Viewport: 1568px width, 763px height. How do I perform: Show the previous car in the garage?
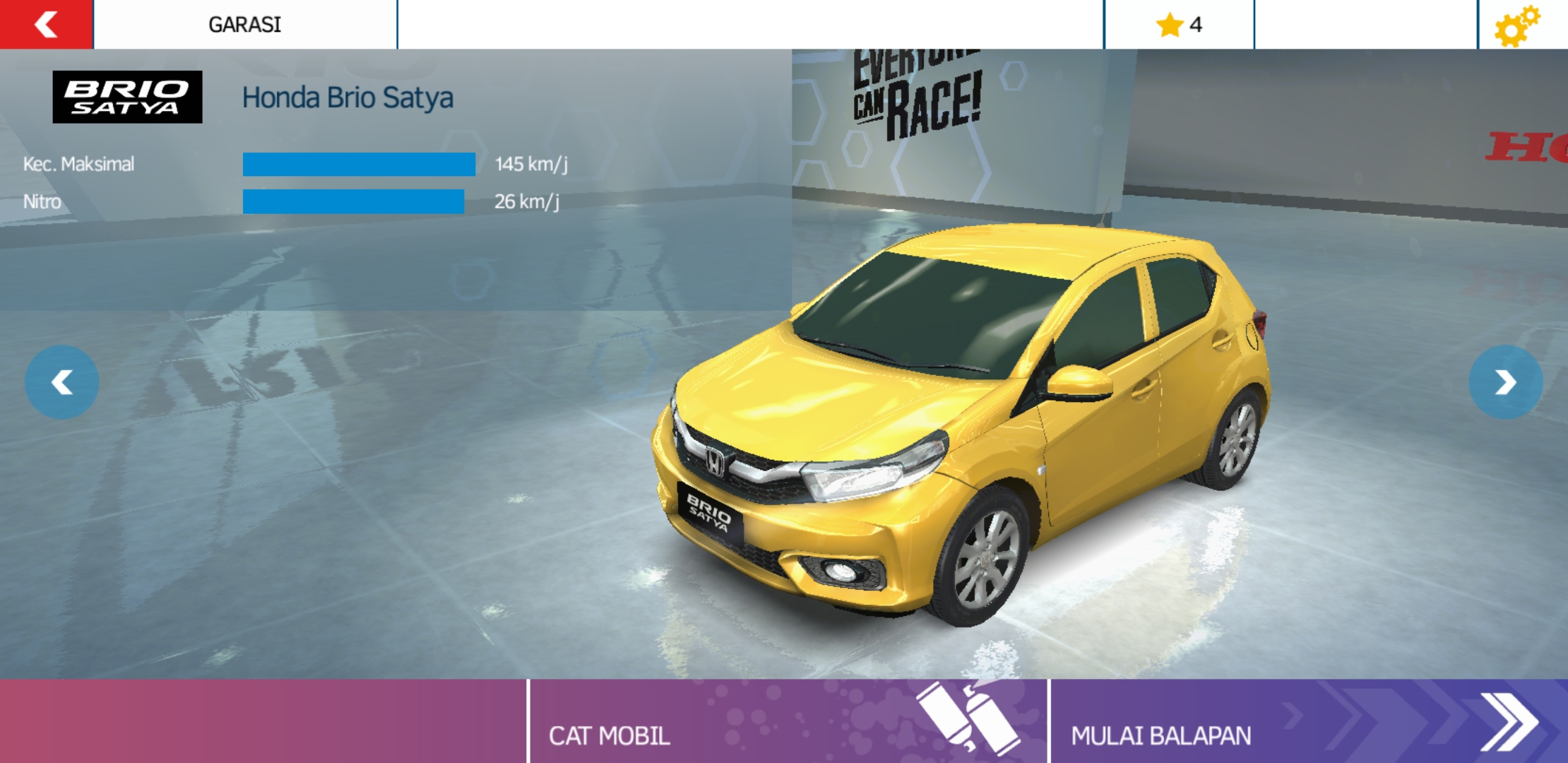(x=62, y=382)
